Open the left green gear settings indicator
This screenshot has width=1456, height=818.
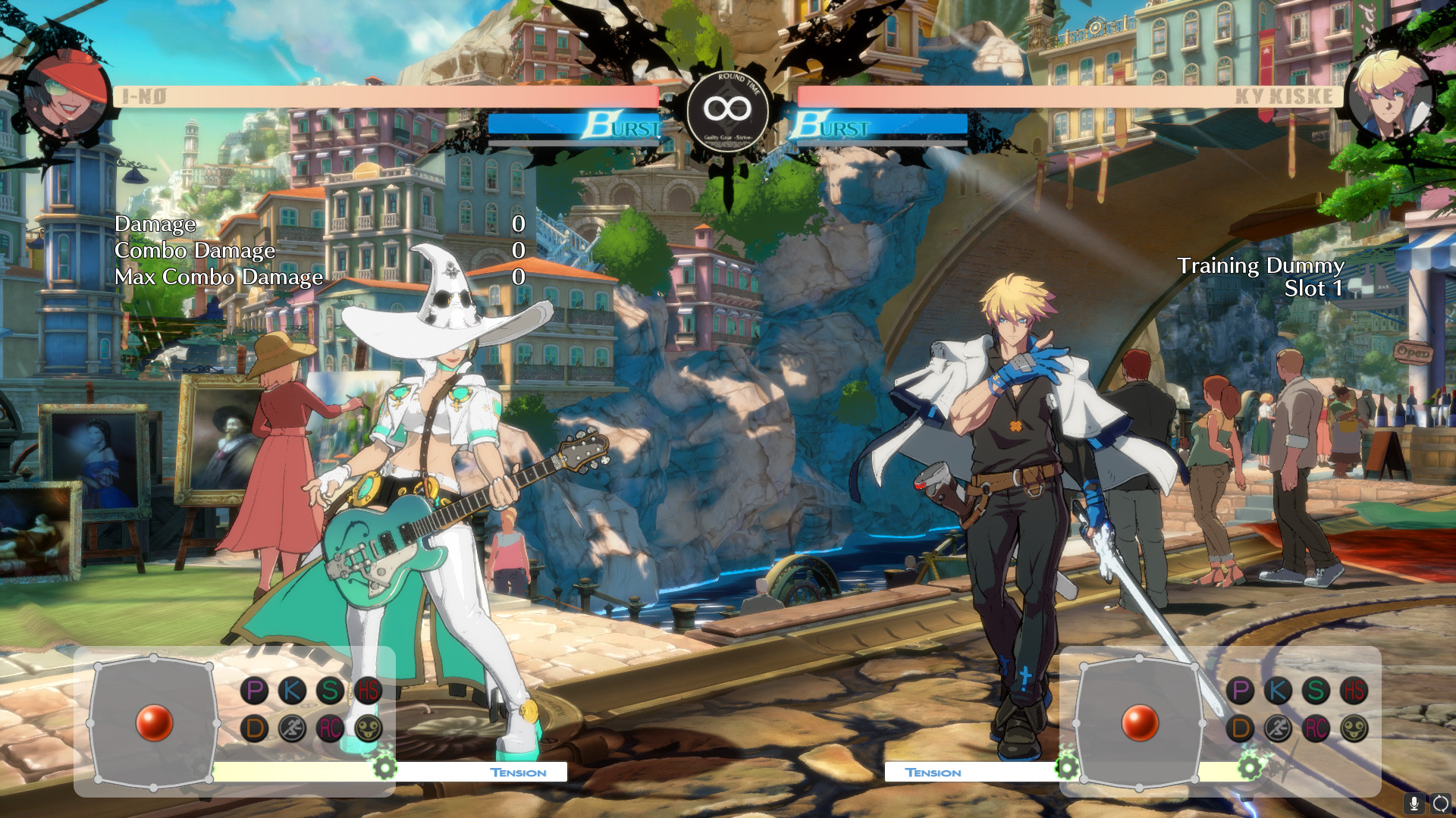tap(385, 768)
